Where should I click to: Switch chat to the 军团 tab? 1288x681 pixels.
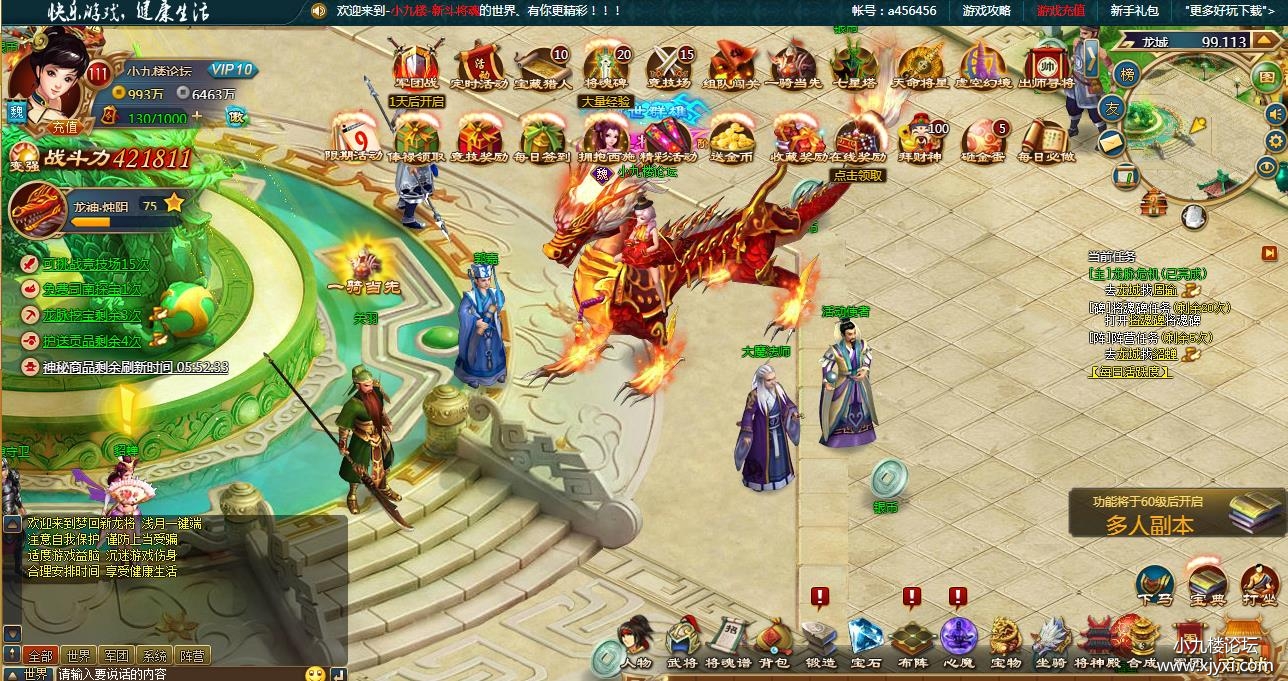tap(117, 656)
